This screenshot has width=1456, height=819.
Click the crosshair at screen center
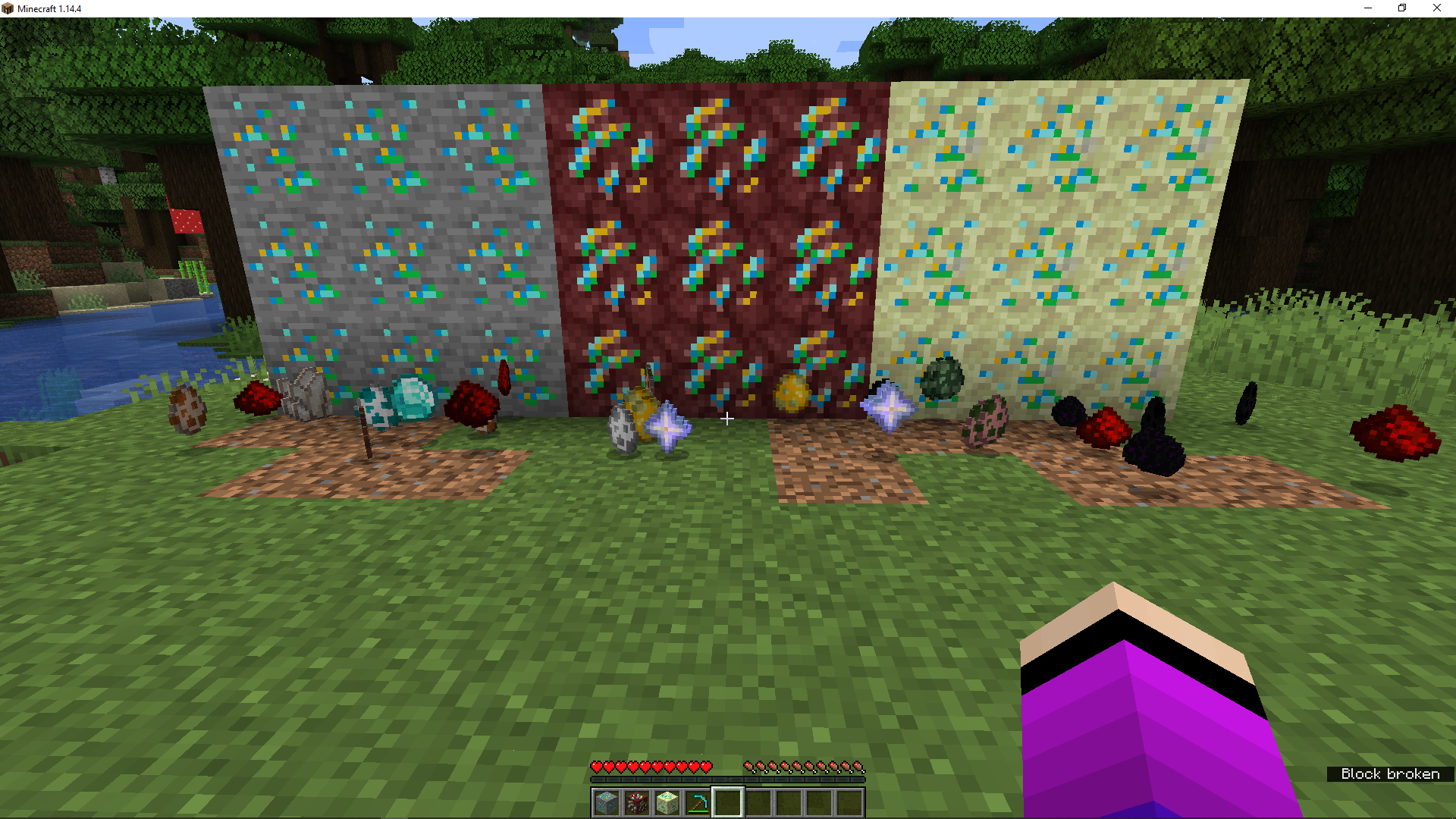point(727,418)
